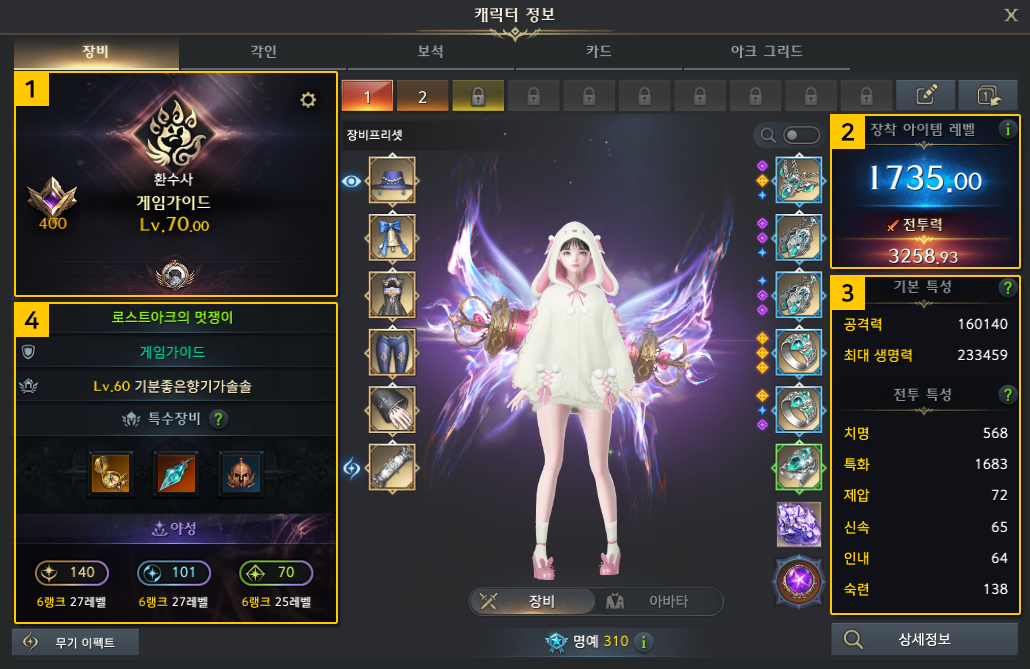Select the 카드 tab

point(598,51)
